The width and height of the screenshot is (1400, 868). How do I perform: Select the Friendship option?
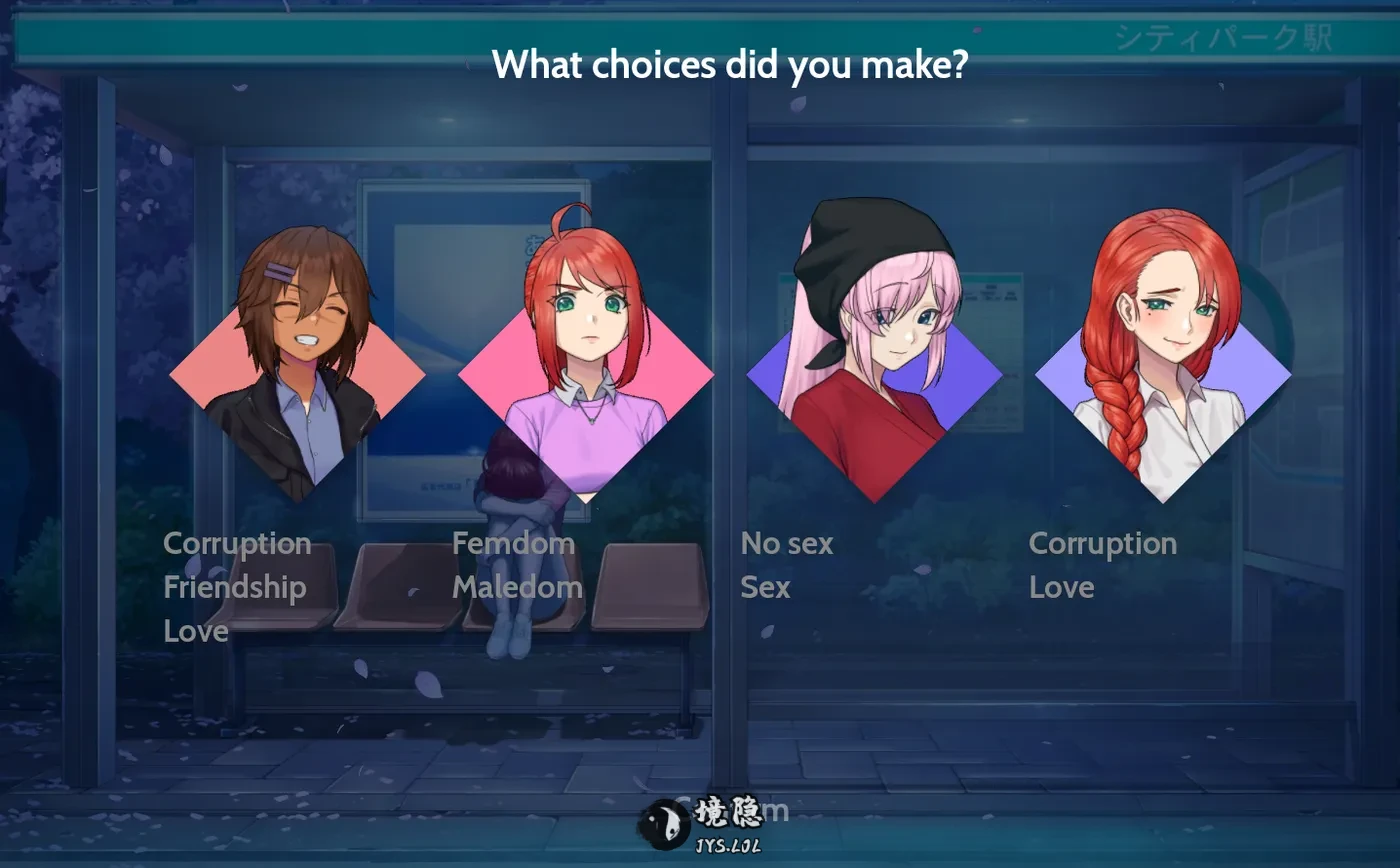234,587
